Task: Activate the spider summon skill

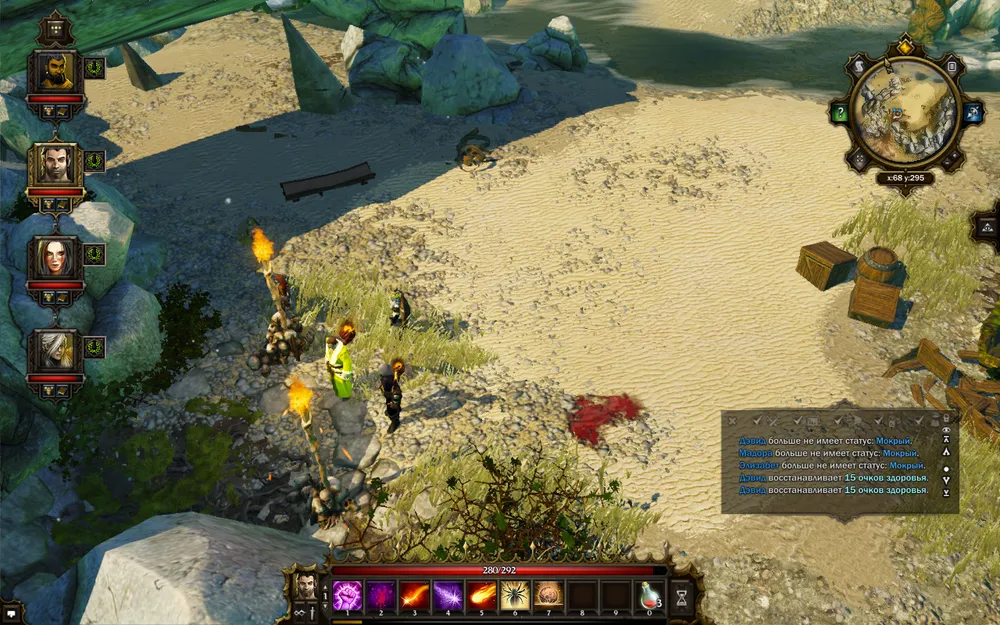Action: click(515, 596)
